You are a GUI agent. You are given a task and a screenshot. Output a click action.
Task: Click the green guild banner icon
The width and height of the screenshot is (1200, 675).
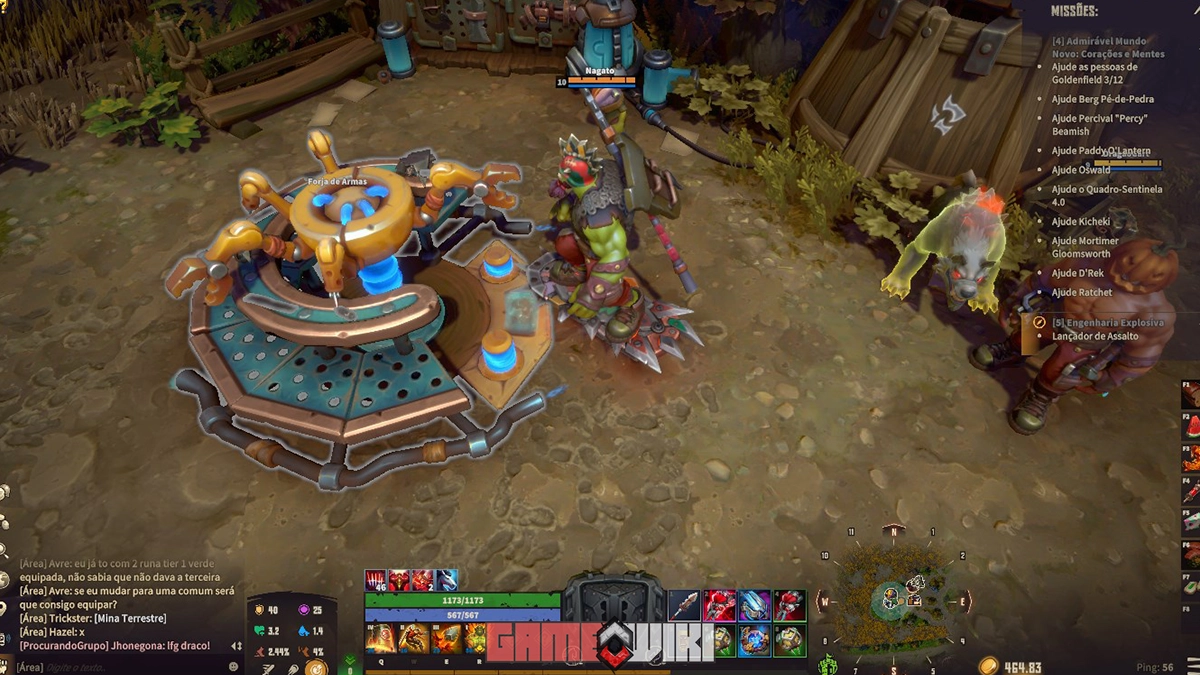tap(828, 665)
